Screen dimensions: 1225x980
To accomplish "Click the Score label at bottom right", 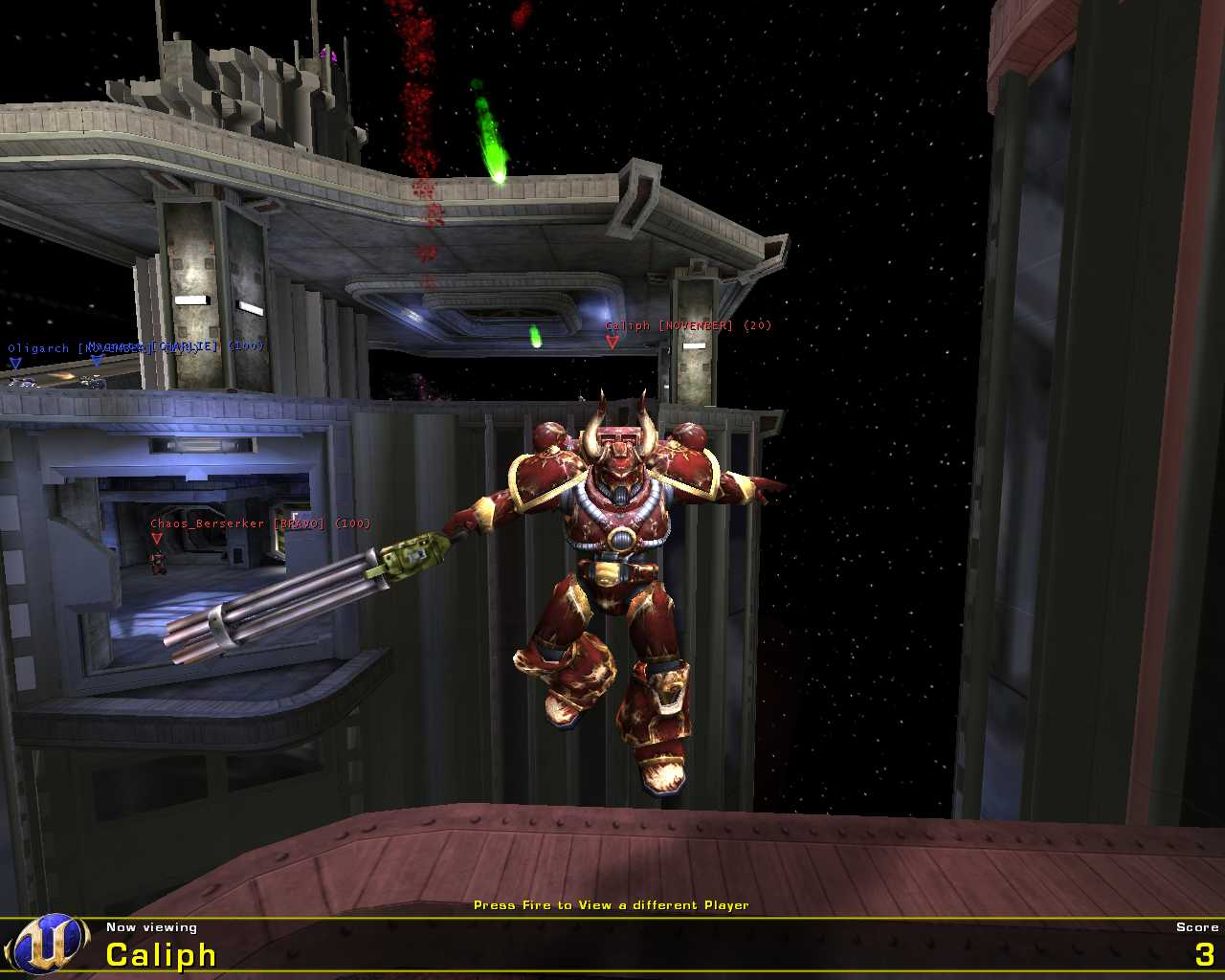I will click(1197, 926).
